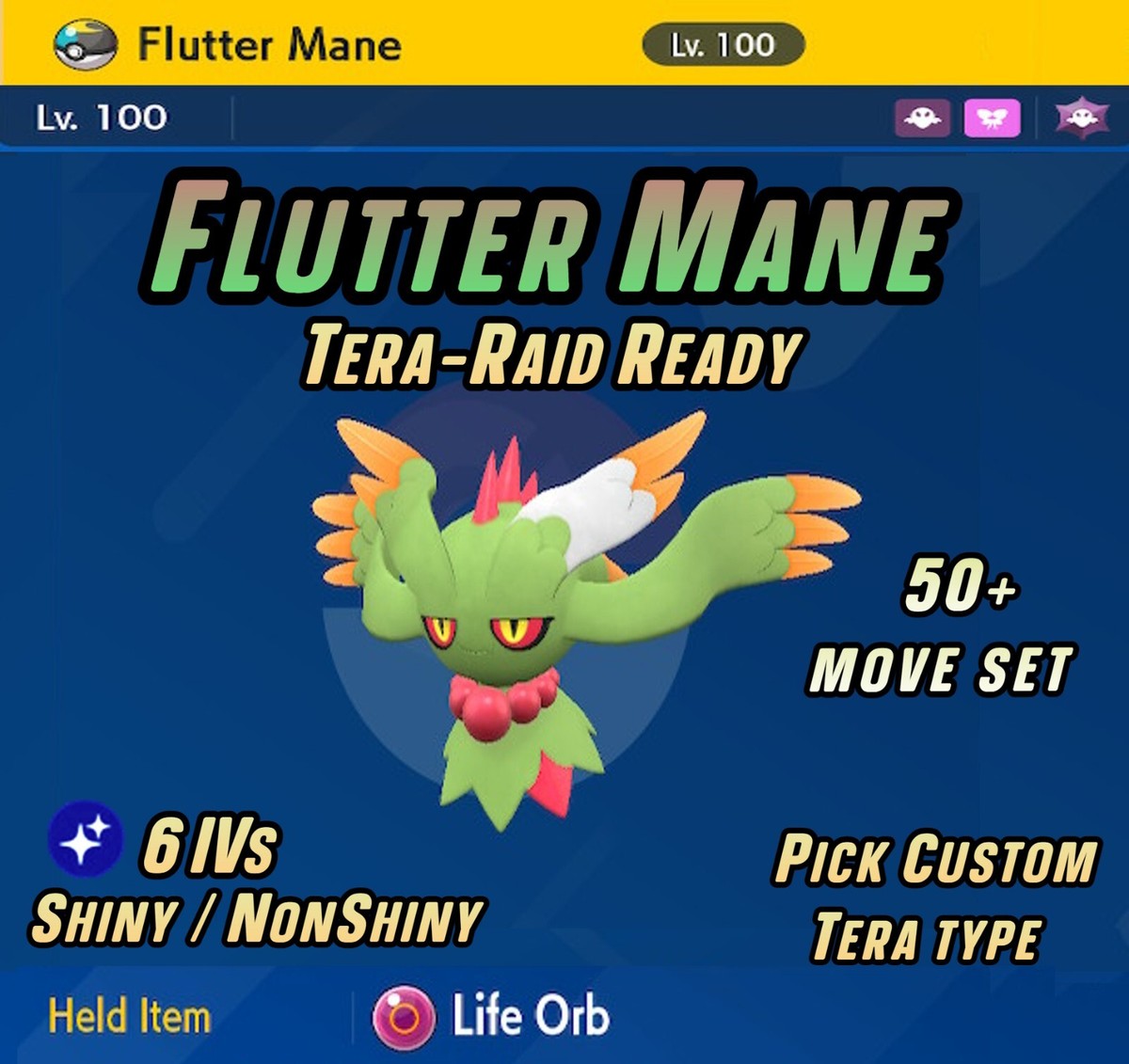
Task: Click the blue shiny sparkle icon
Action: 85,837
